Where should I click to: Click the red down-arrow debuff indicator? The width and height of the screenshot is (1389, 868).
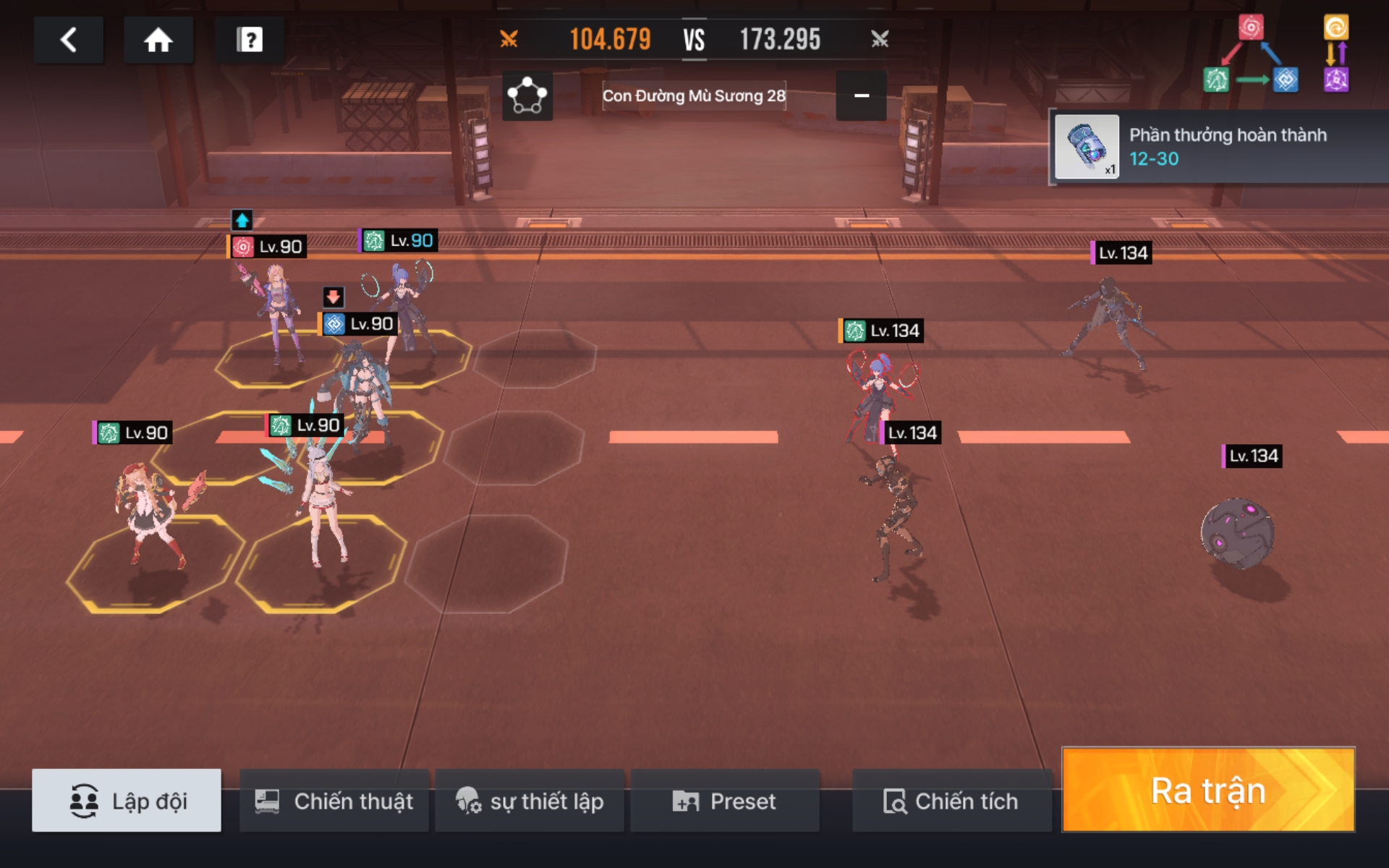pos(333,297)
